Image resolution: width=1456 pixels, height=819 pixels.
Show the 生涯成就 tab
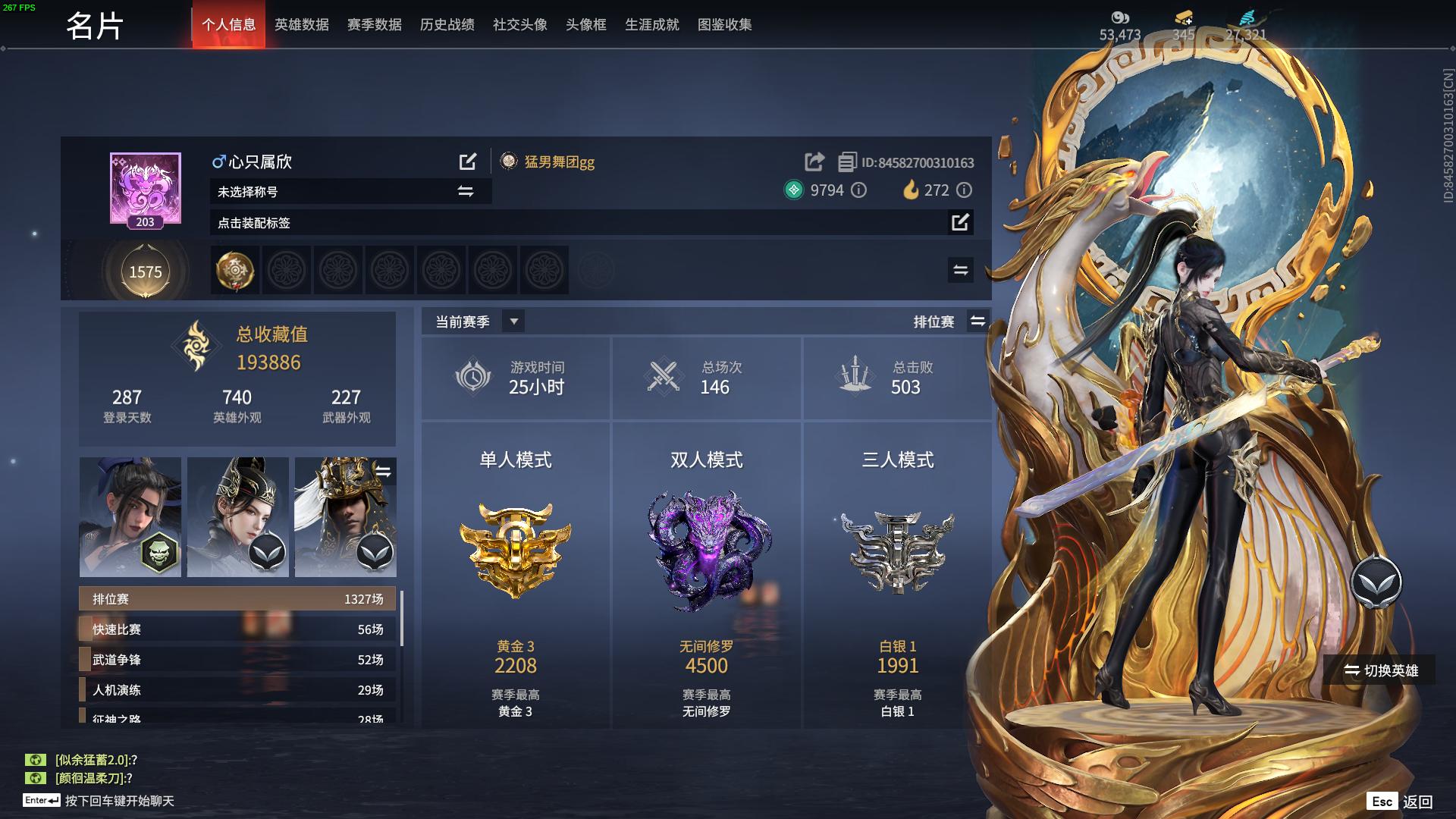[651, 25]
